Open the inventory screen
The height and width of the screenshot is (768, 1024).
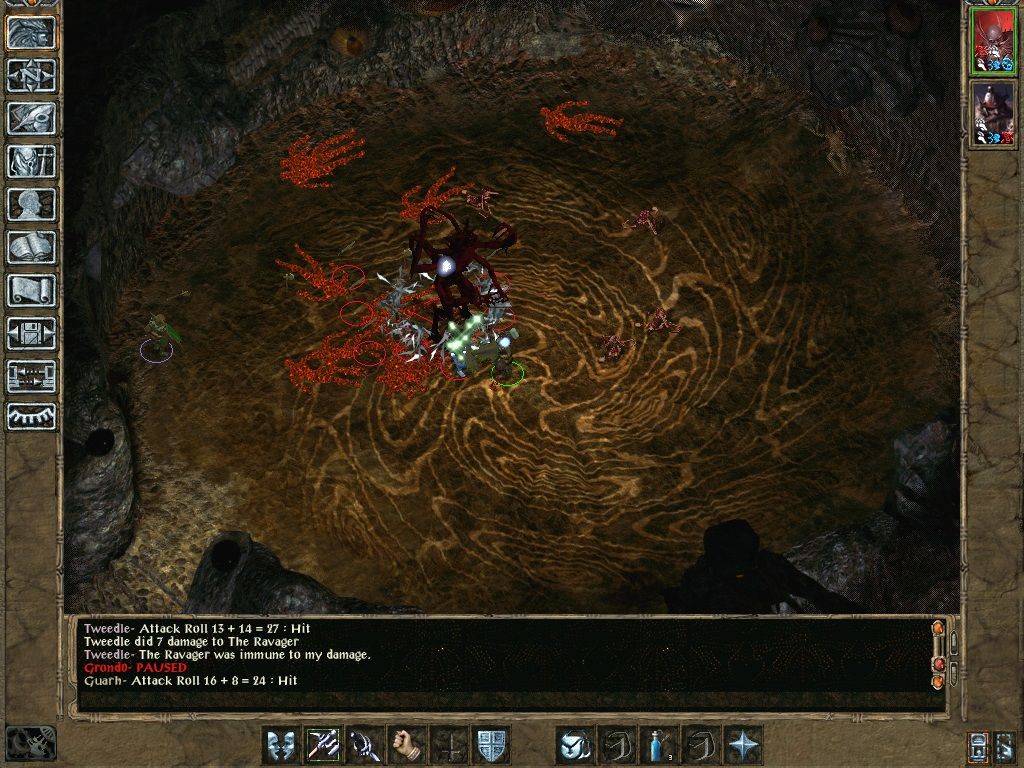pyautogui.click(x=31, y=161)
